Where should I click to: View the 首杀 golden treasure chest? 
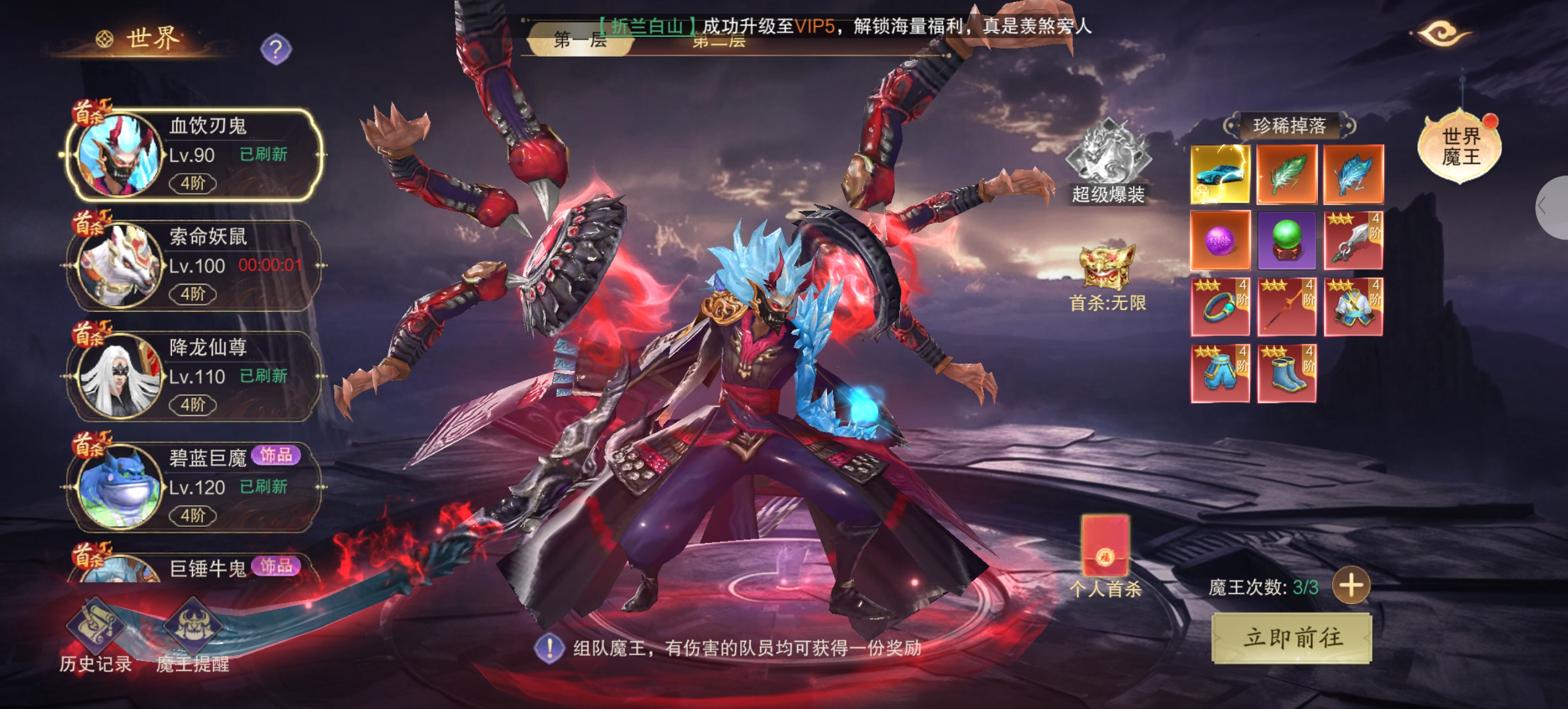point(1107,268)
